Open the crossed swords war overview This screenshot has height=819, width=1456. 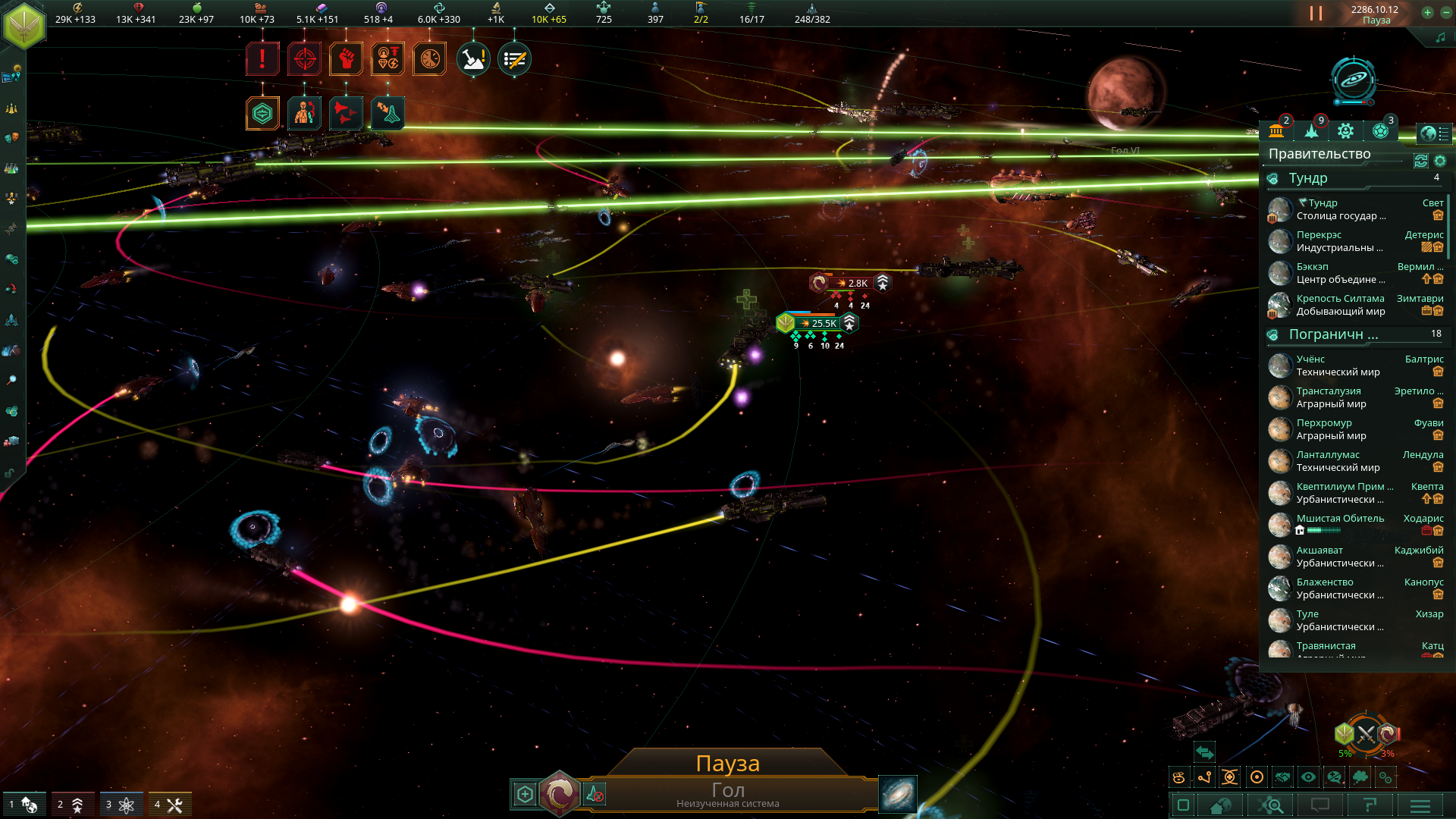click(x=1366, y=734)
